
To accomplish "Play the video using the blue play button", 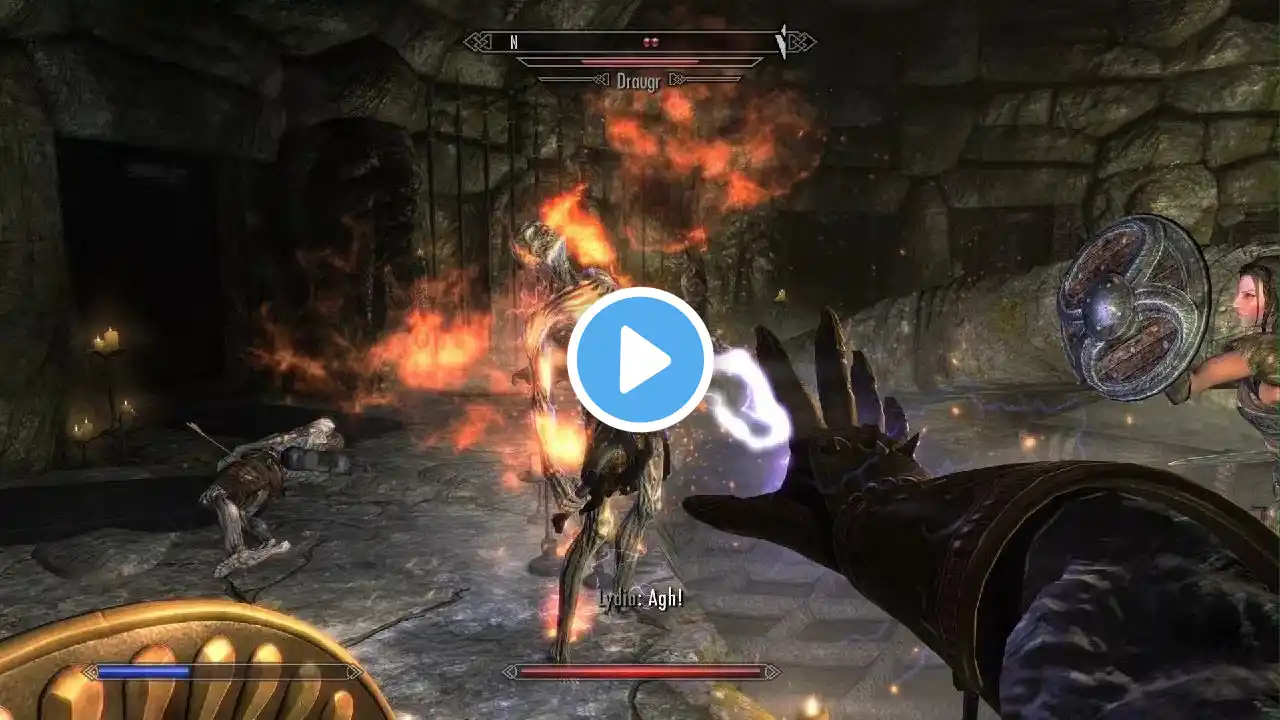I will [x=640, y=360].
